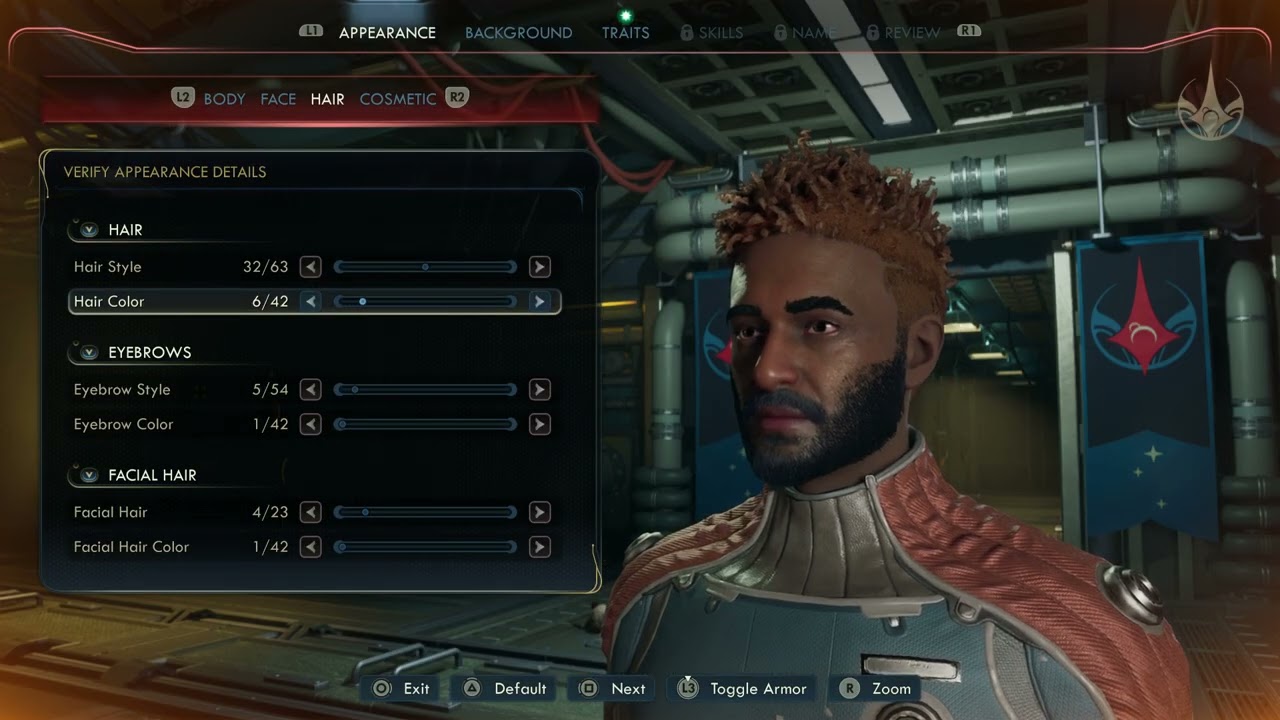Collapse the EYEBROWS section
Screen dimensions: 1280x720
[88, 352]
